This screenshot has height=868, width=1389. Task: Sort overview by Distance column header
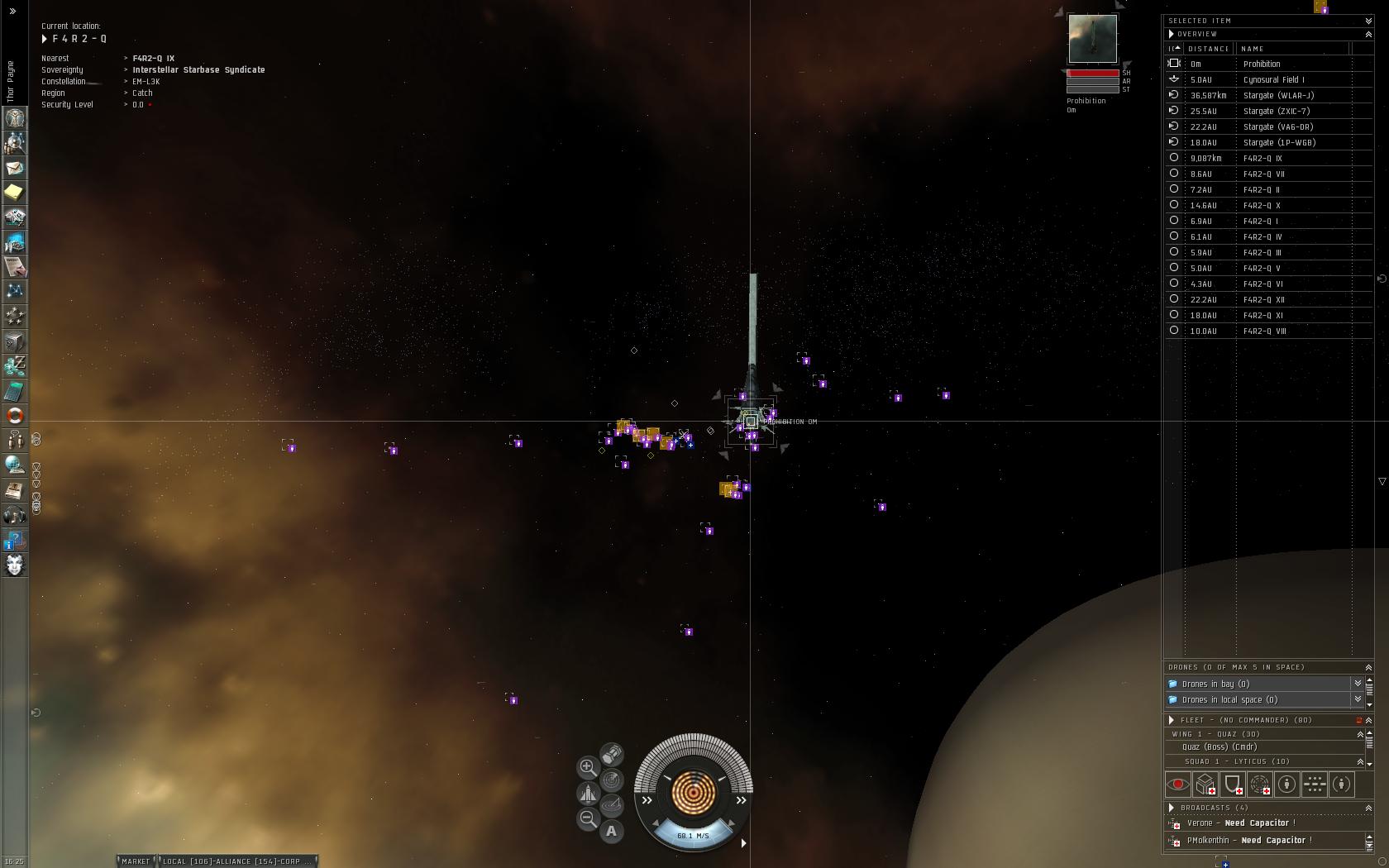click(1208, 49)
